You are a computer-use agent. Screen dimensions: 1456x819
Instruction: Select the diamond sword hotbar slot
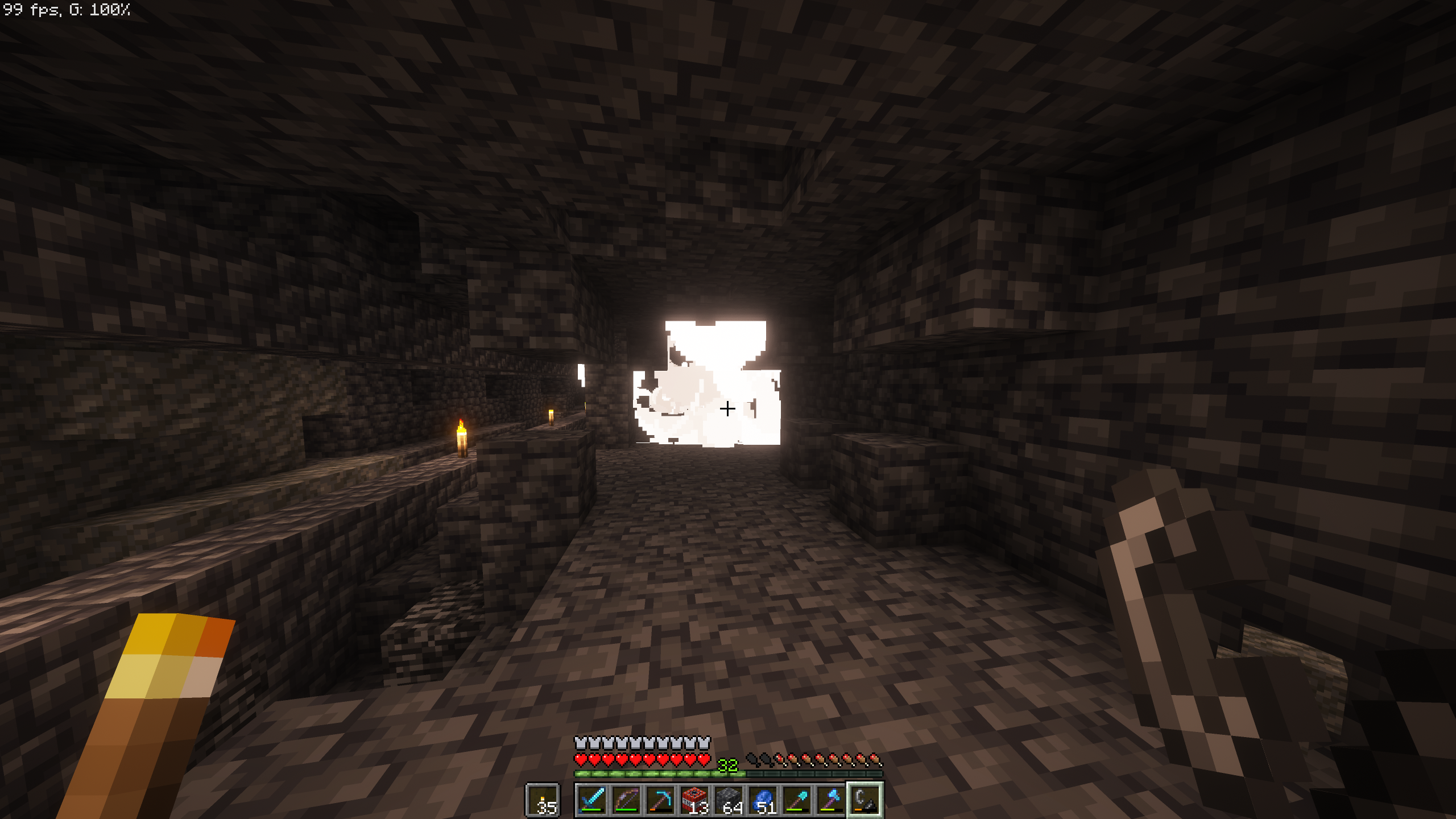click(x=591, y=800)
